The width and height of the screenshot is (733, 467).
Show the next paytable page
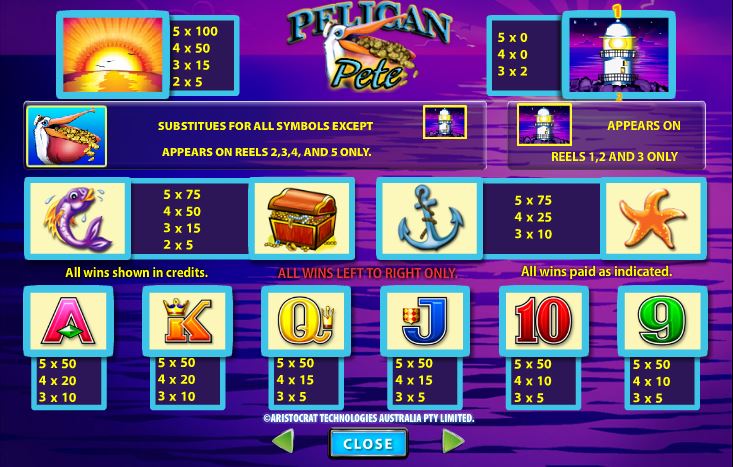coord(452,441)
